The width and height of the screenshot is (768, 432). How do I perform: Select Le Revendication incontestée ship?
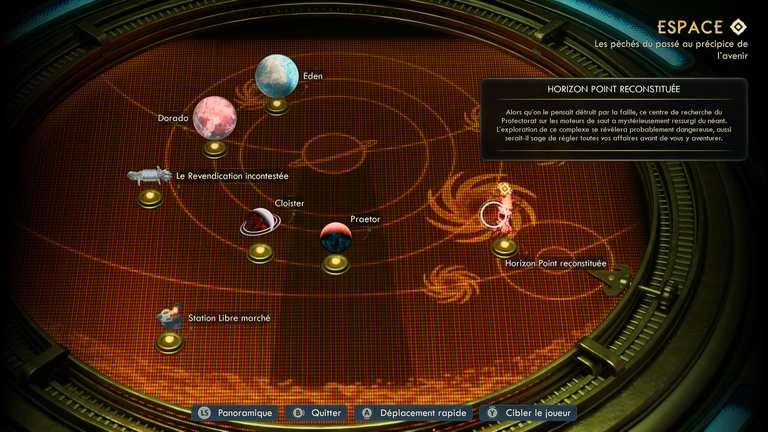pyautogui.click(x=150, y=176)
